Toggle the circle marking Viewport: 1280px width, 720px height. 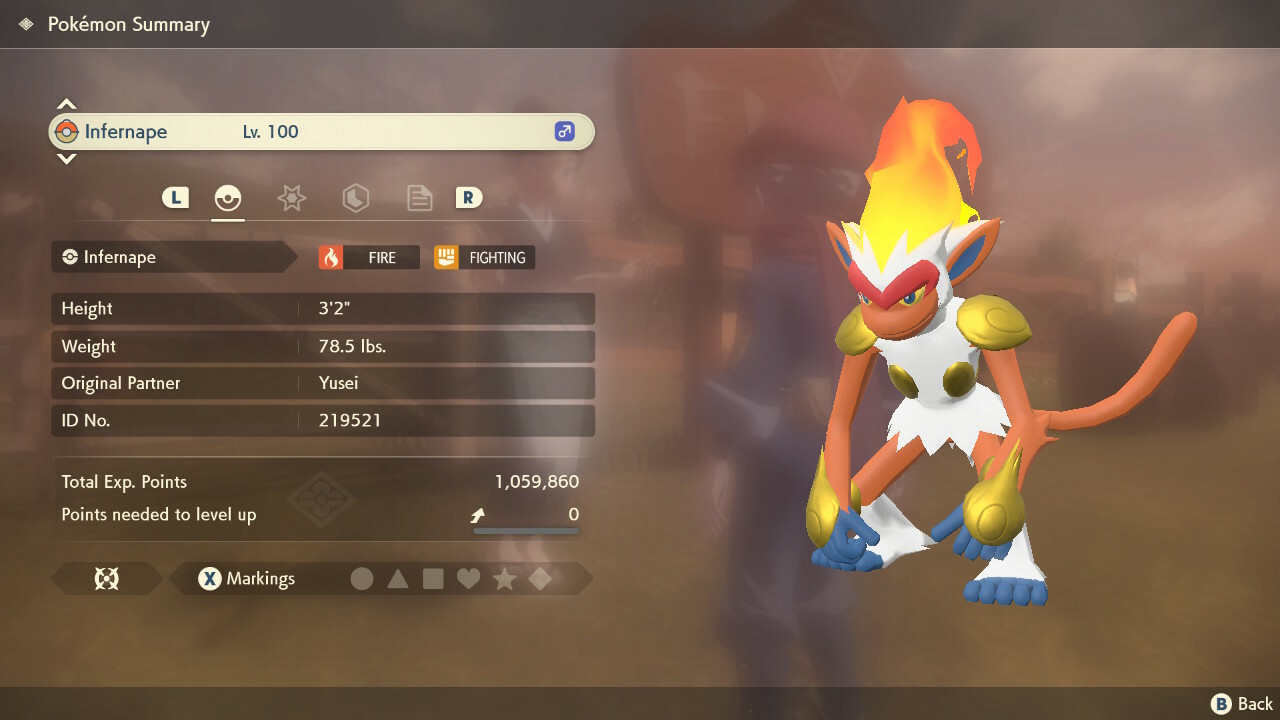coord(362,579)
